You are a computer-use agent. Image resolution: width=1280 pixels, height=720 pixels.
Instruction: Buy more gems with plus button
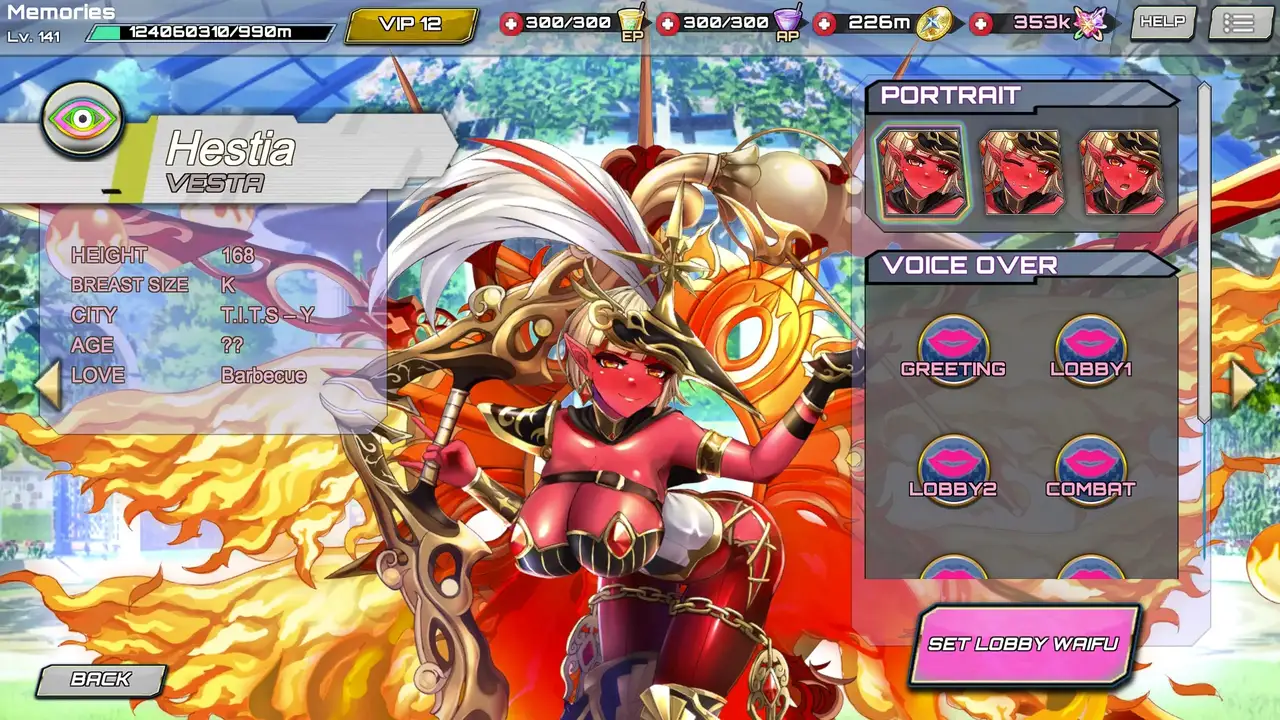pos(982,23)
